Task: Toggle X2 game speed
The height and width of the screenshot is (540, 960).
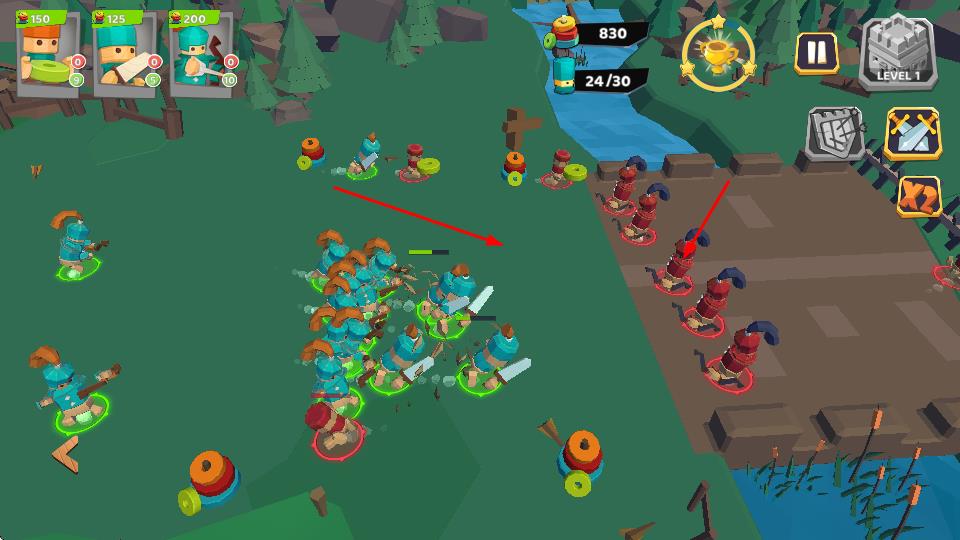Action: pyautogui.click(x=917, y=196)
